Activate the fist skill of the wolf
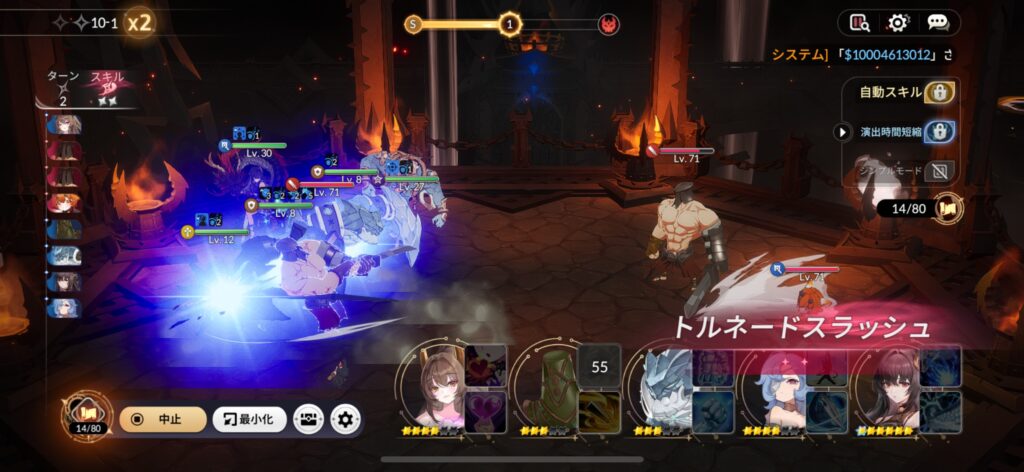The image size is (1024, 472). click(712, 410)
